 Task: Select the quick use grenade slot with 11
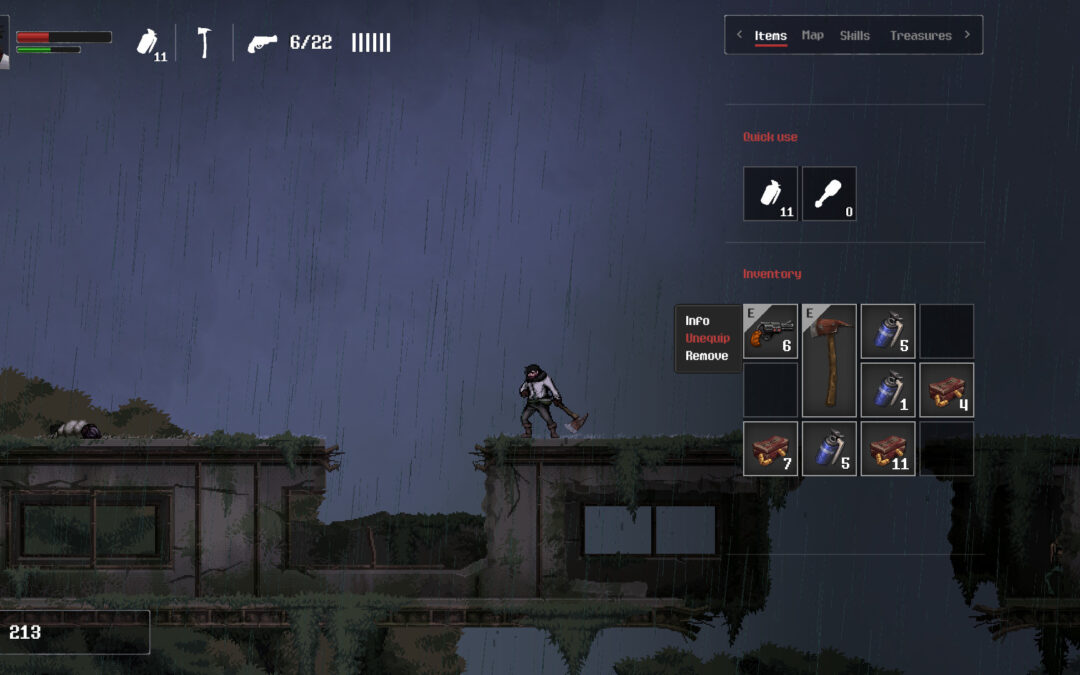[x=770, y=193]
